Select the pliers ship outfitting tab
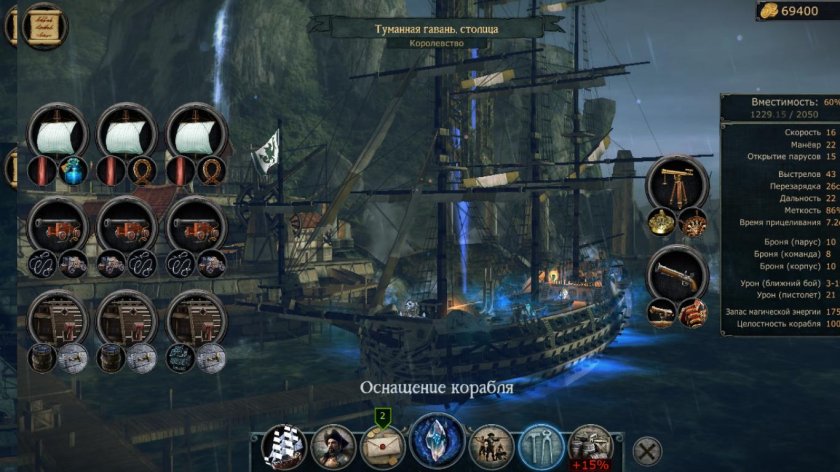The image size is (840, 472). (x=540, y=445)
